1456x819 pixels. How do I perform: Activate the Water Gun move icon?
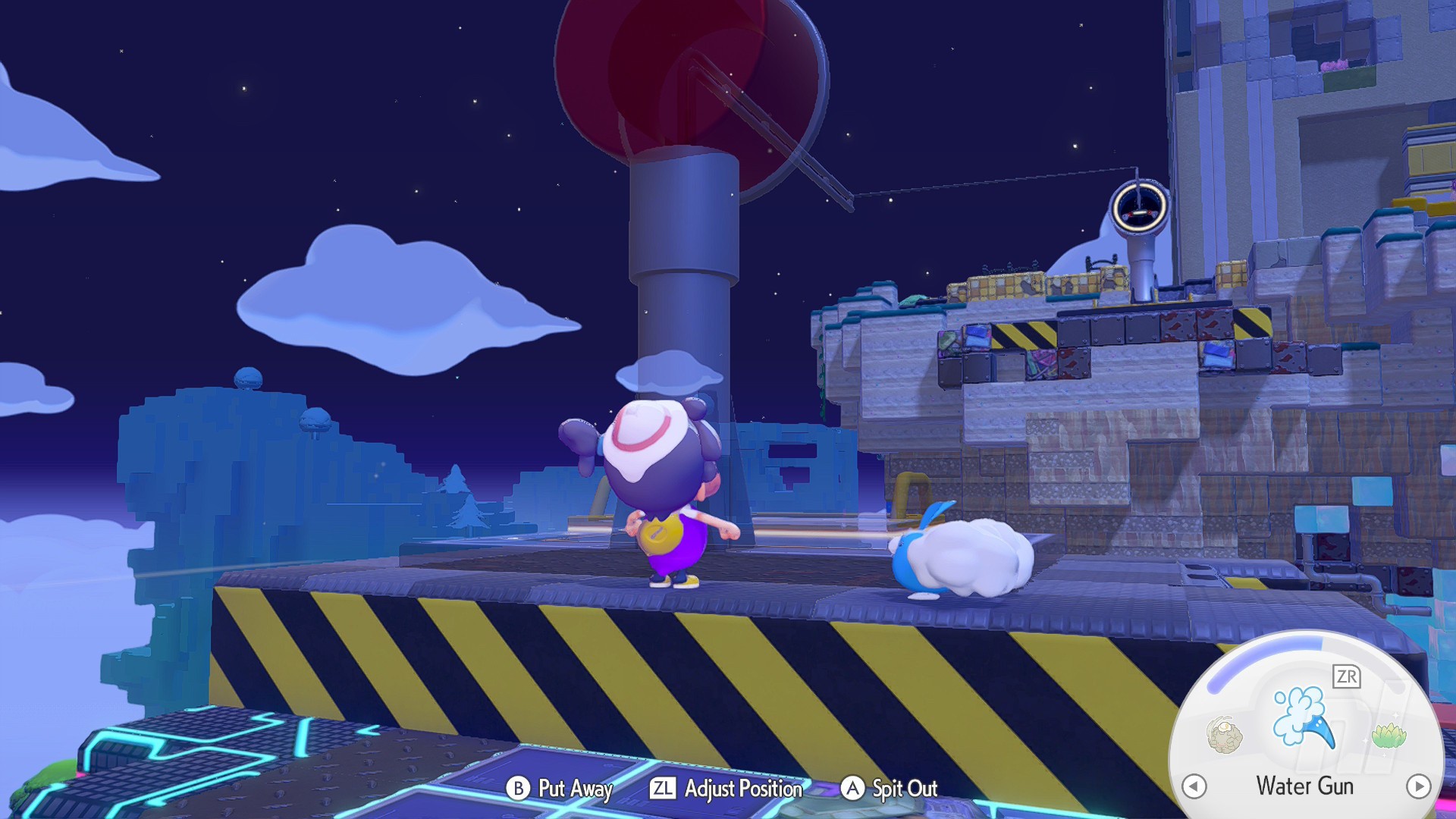tap(1303, 717)
